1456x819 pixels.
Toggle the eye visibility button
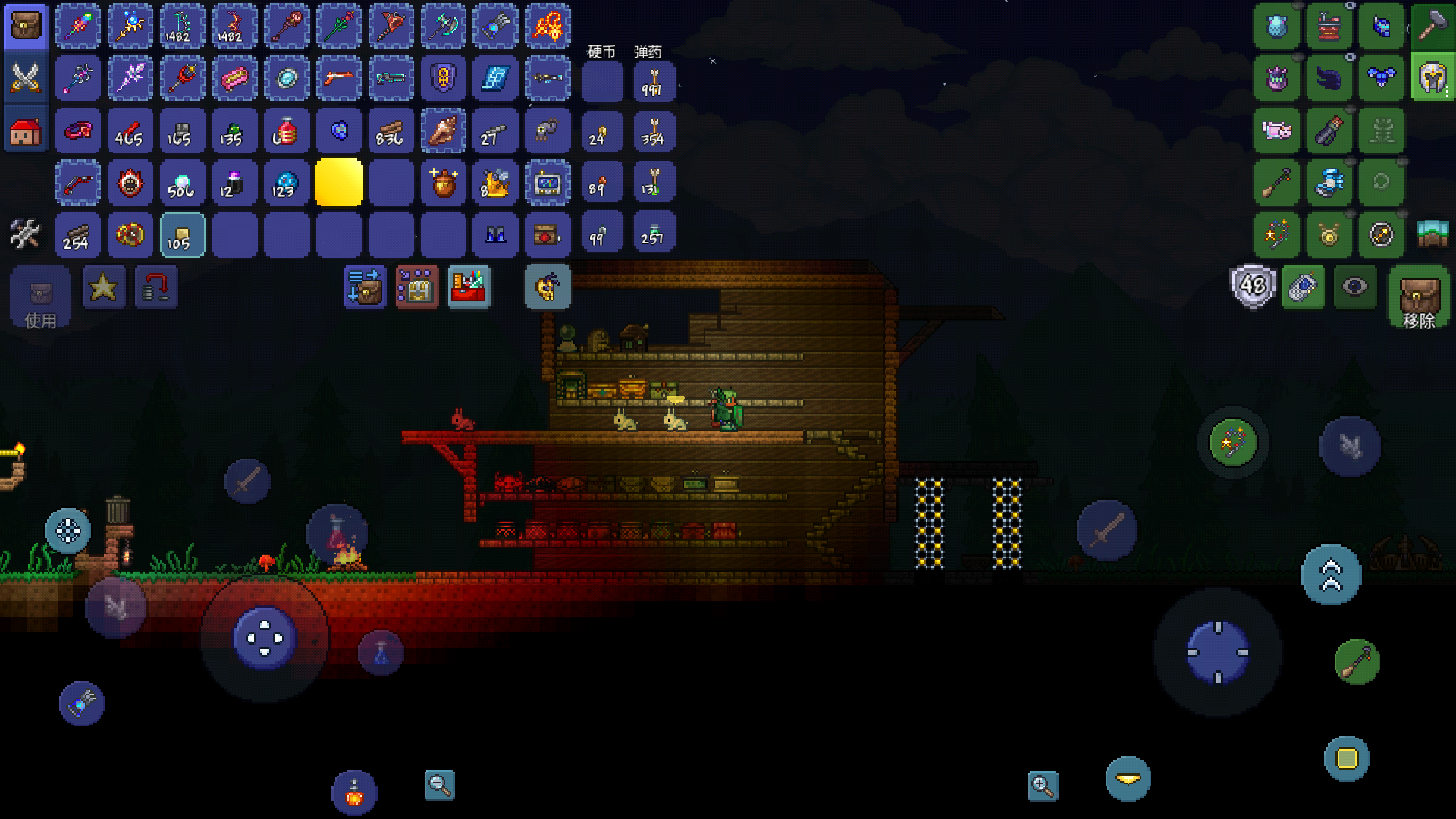[x=1354, y=287]
